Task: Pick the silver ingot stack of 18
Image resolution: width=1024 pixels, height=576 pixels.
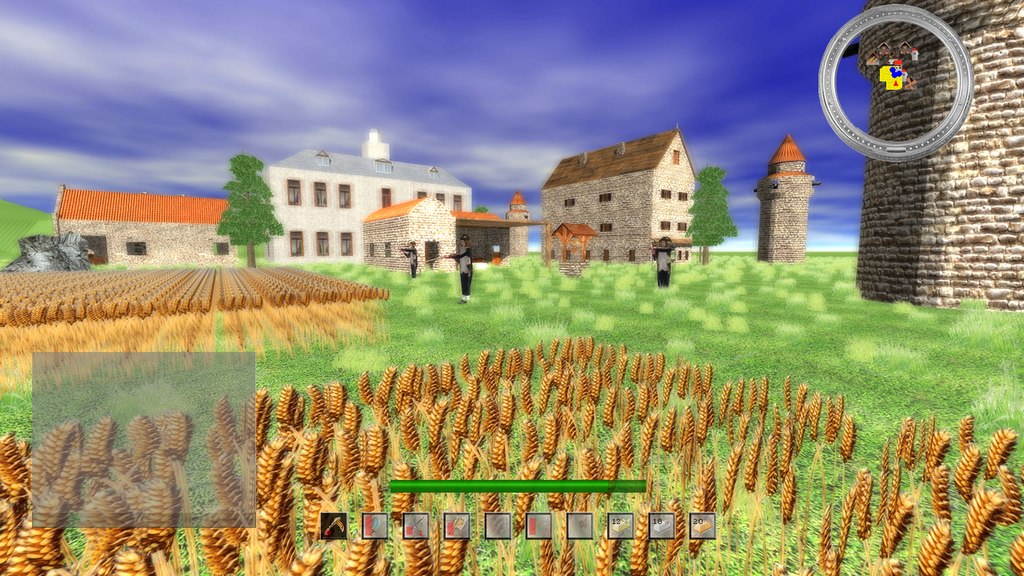Action: [x=661, y=526]
